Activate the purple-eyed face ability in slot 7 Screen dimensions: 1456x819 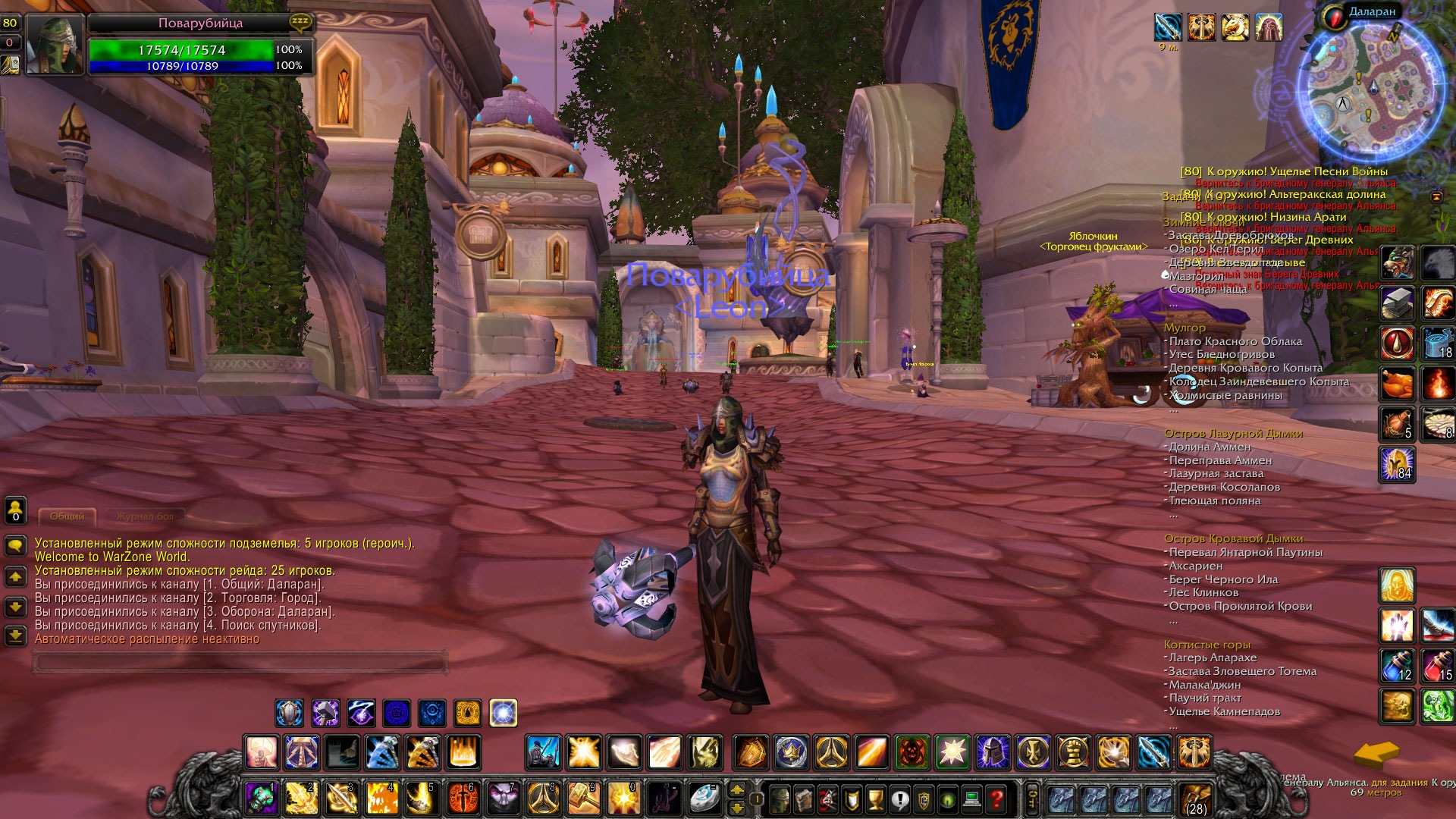coord(504,798)
